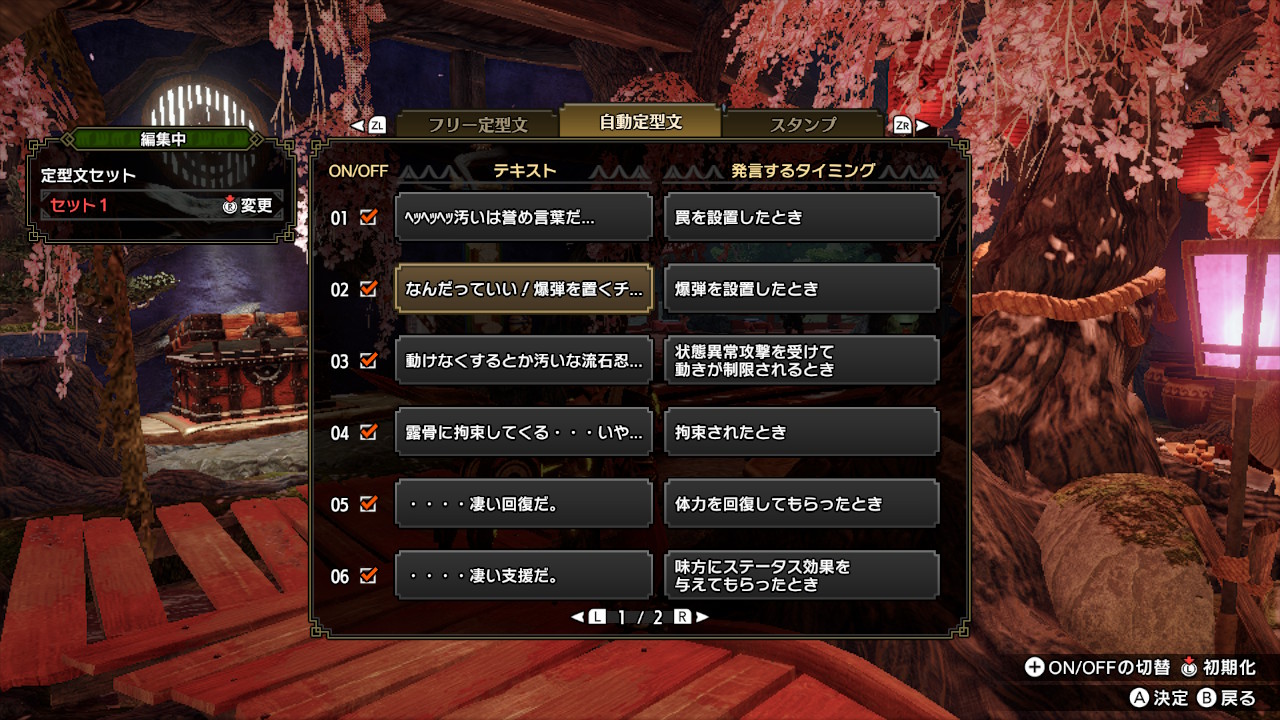1280x720 pixels.
Task: Uncheck the checkbox for shoutout 01
Action: (369, 216)
